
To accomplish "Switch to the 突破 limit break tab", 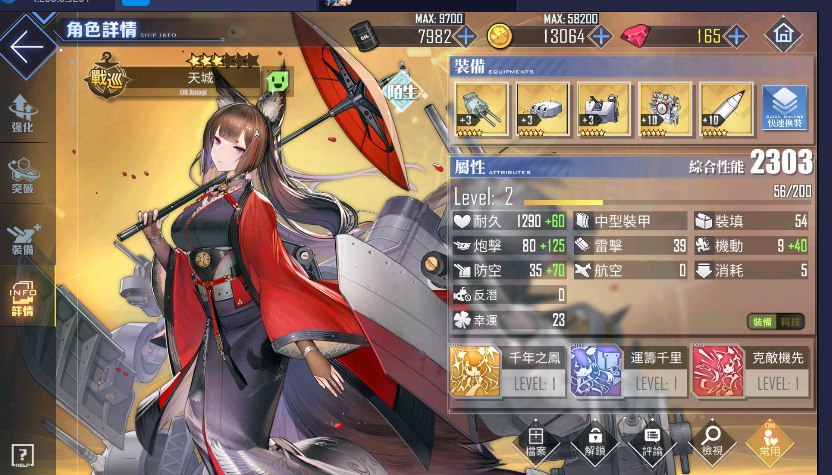I will [x=22, y=175].
